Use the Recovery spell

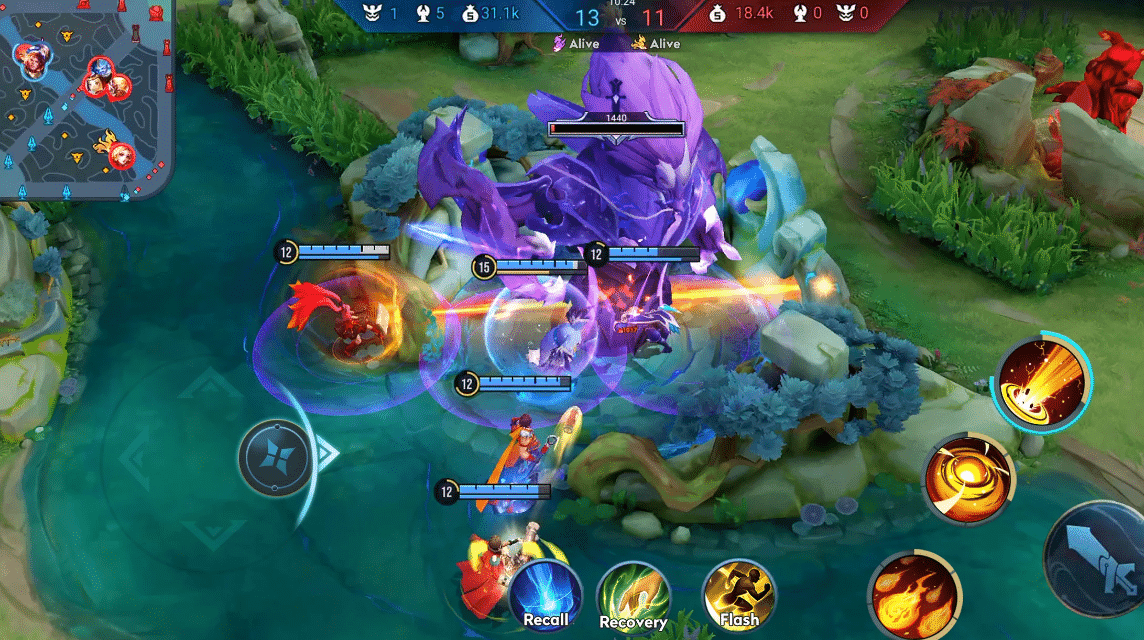click(x=633, y=597)
